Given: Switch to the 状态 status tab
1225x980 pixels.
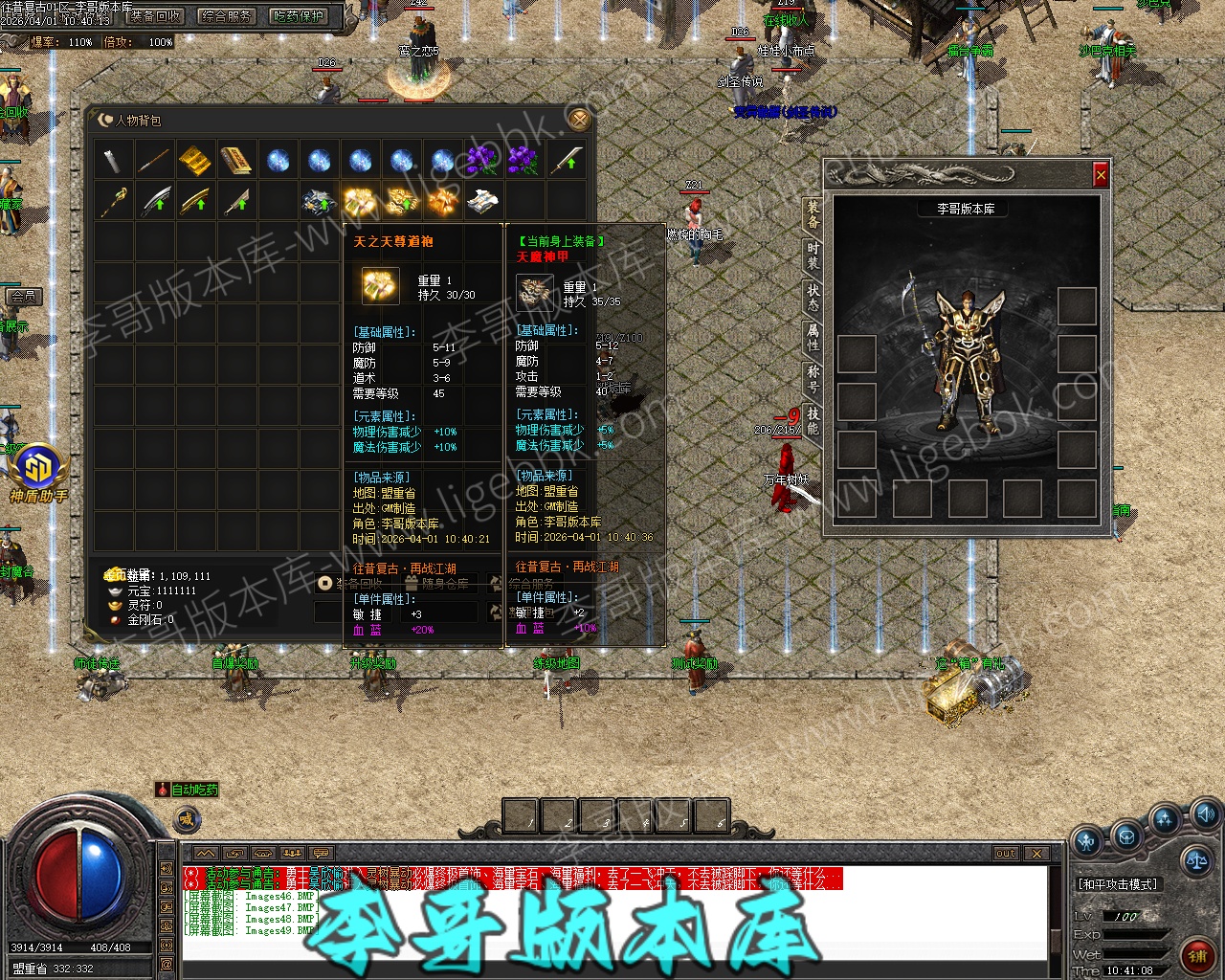Looking at the screenshot, I should pos(813,297).
